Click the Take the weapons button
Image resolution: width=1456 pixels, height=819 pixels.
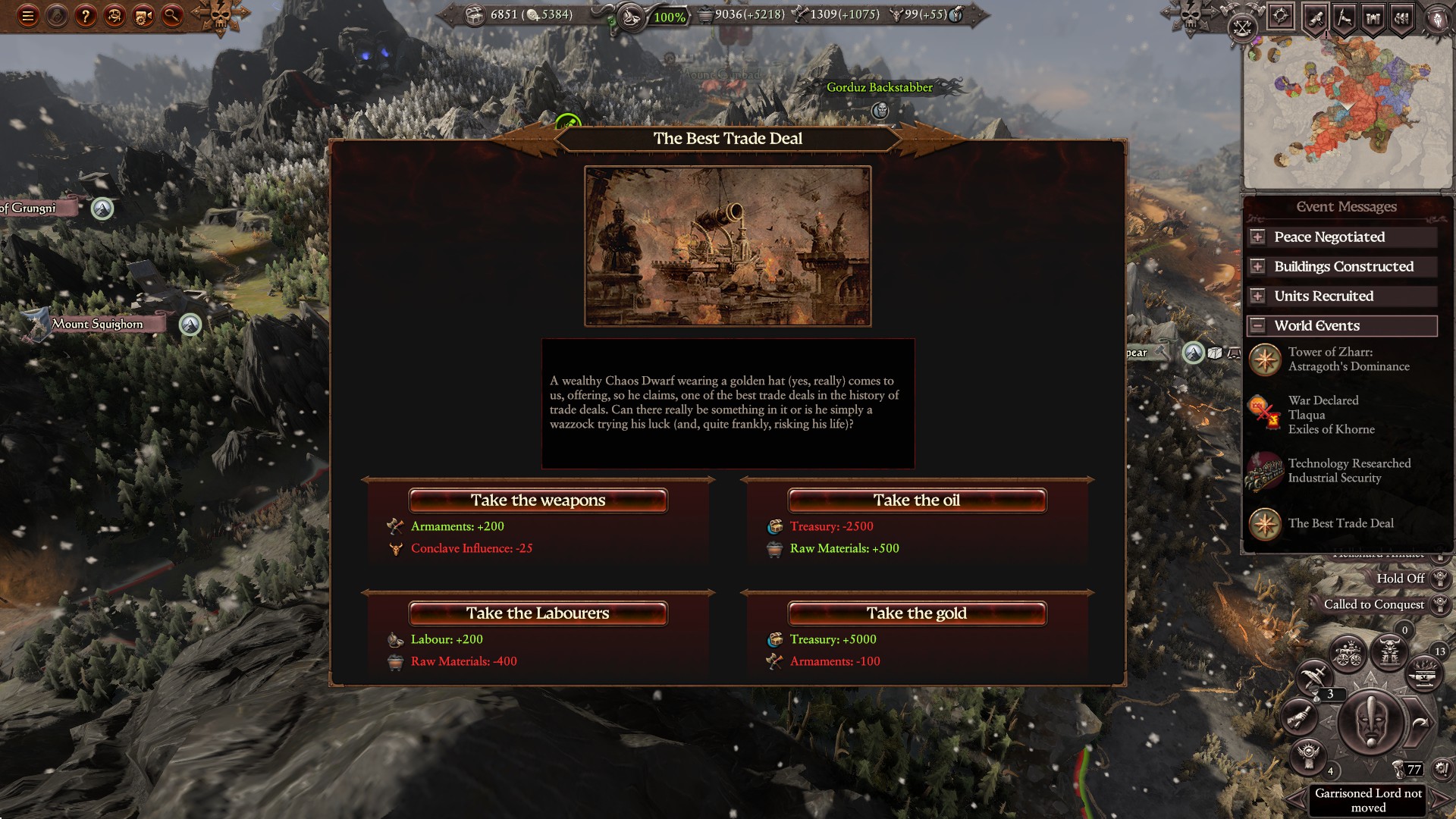(538, 500)
